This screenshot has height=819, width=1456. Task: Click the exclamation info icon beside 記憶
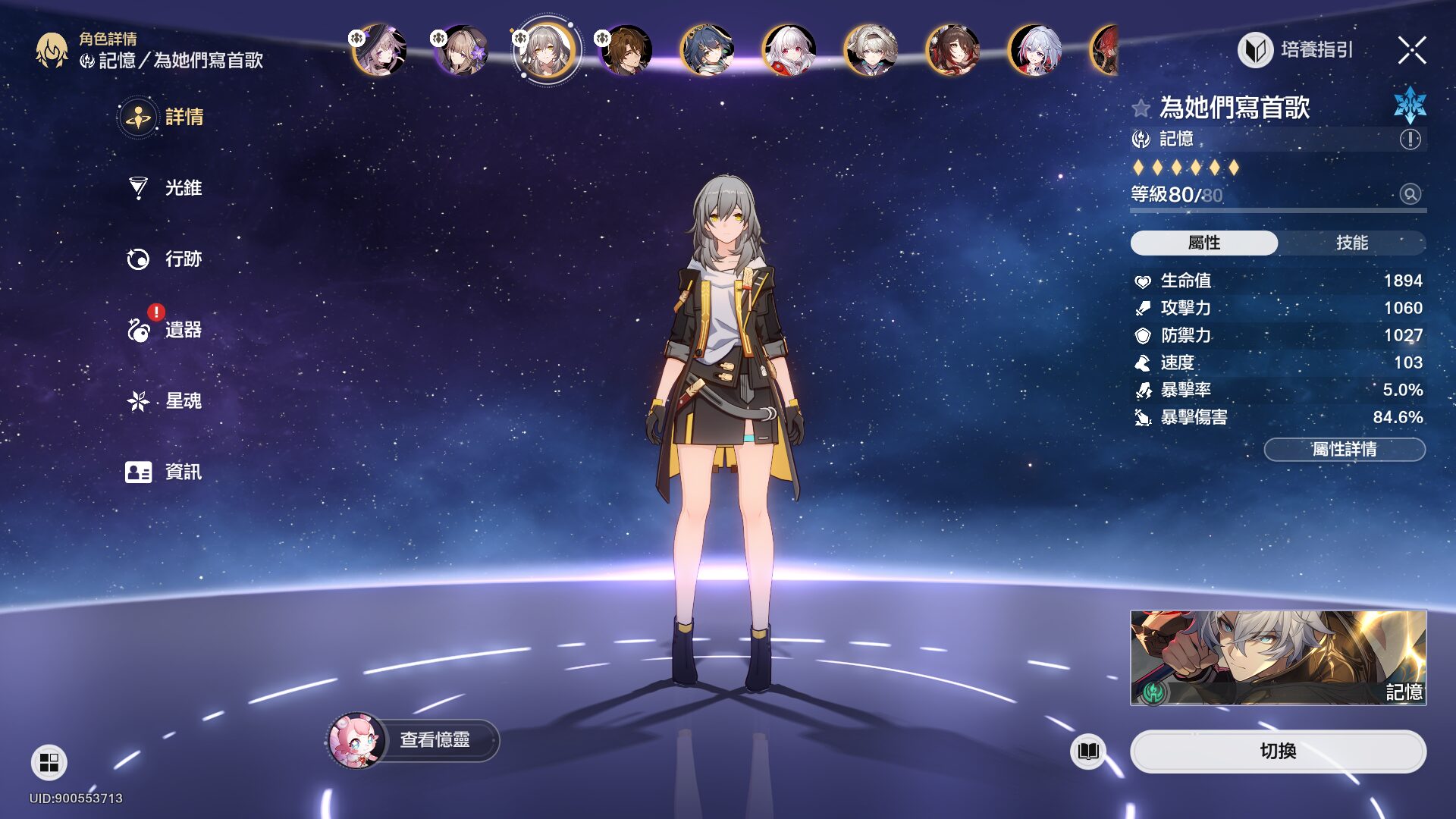pos(1410,139)
